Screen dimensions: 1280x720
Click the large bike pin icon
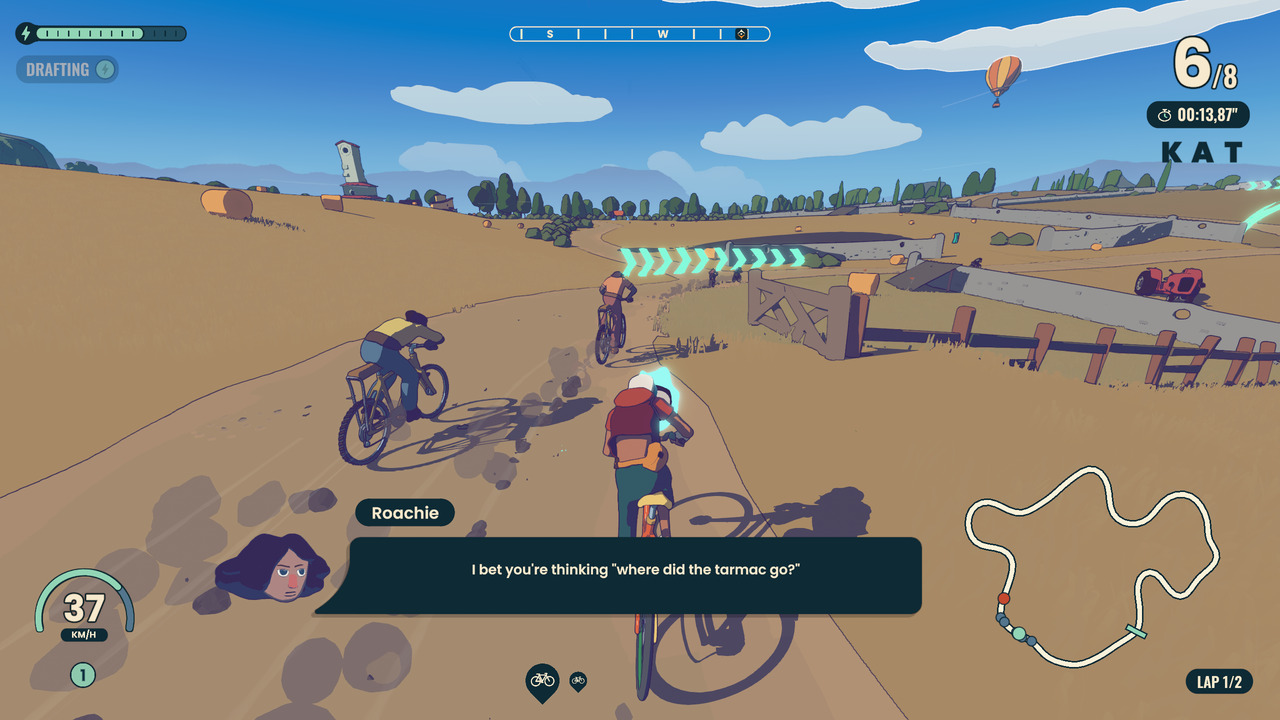coord(542,681)
